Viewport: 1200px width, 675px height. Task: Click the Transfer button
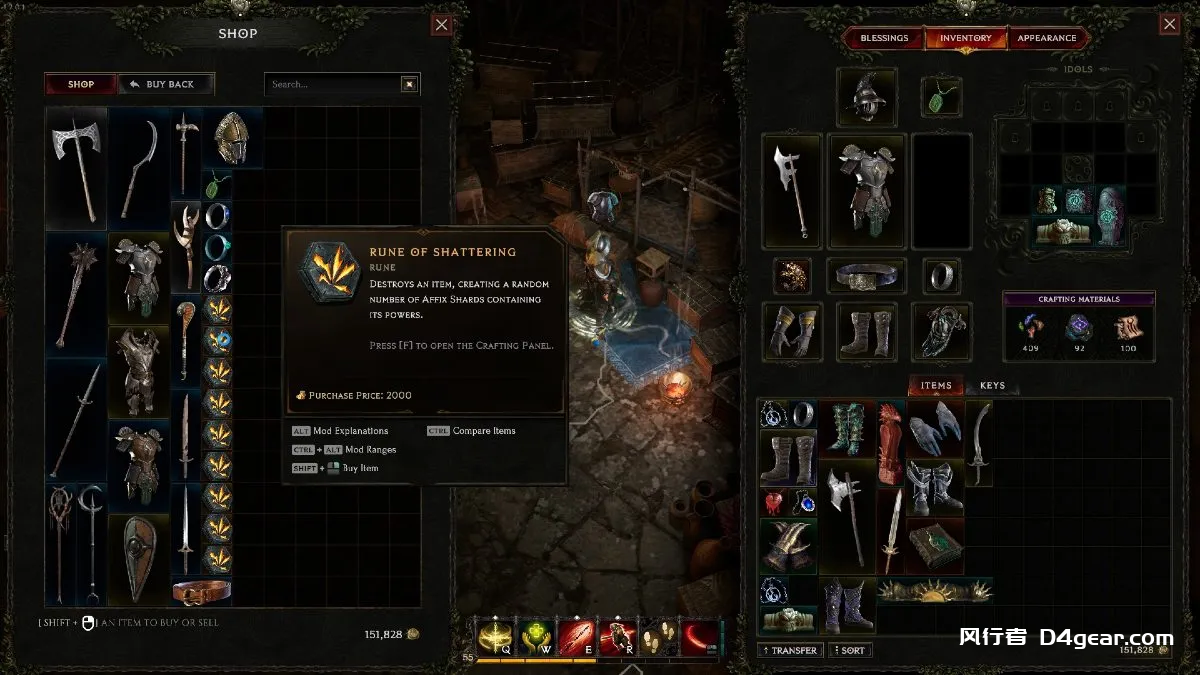tap(789, 650)
